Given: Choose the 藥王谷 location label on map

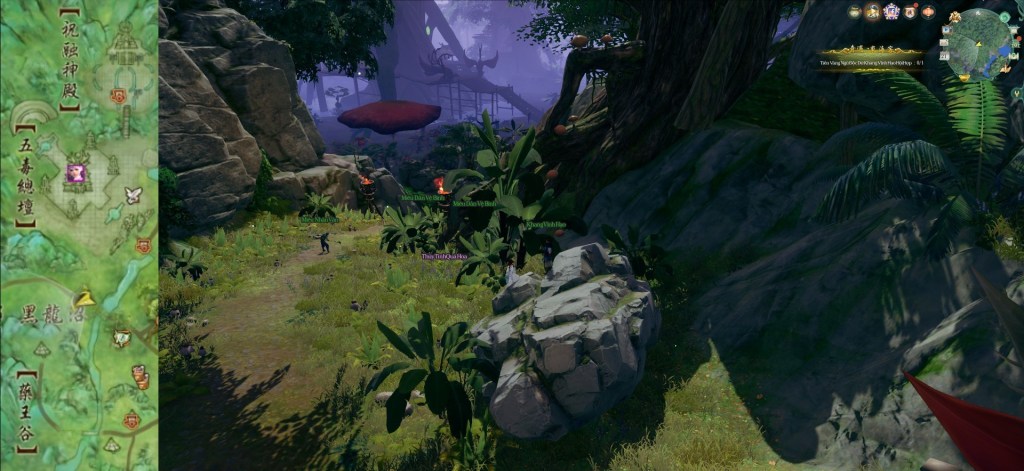Looking at the screenshot, I should point(25,412).
